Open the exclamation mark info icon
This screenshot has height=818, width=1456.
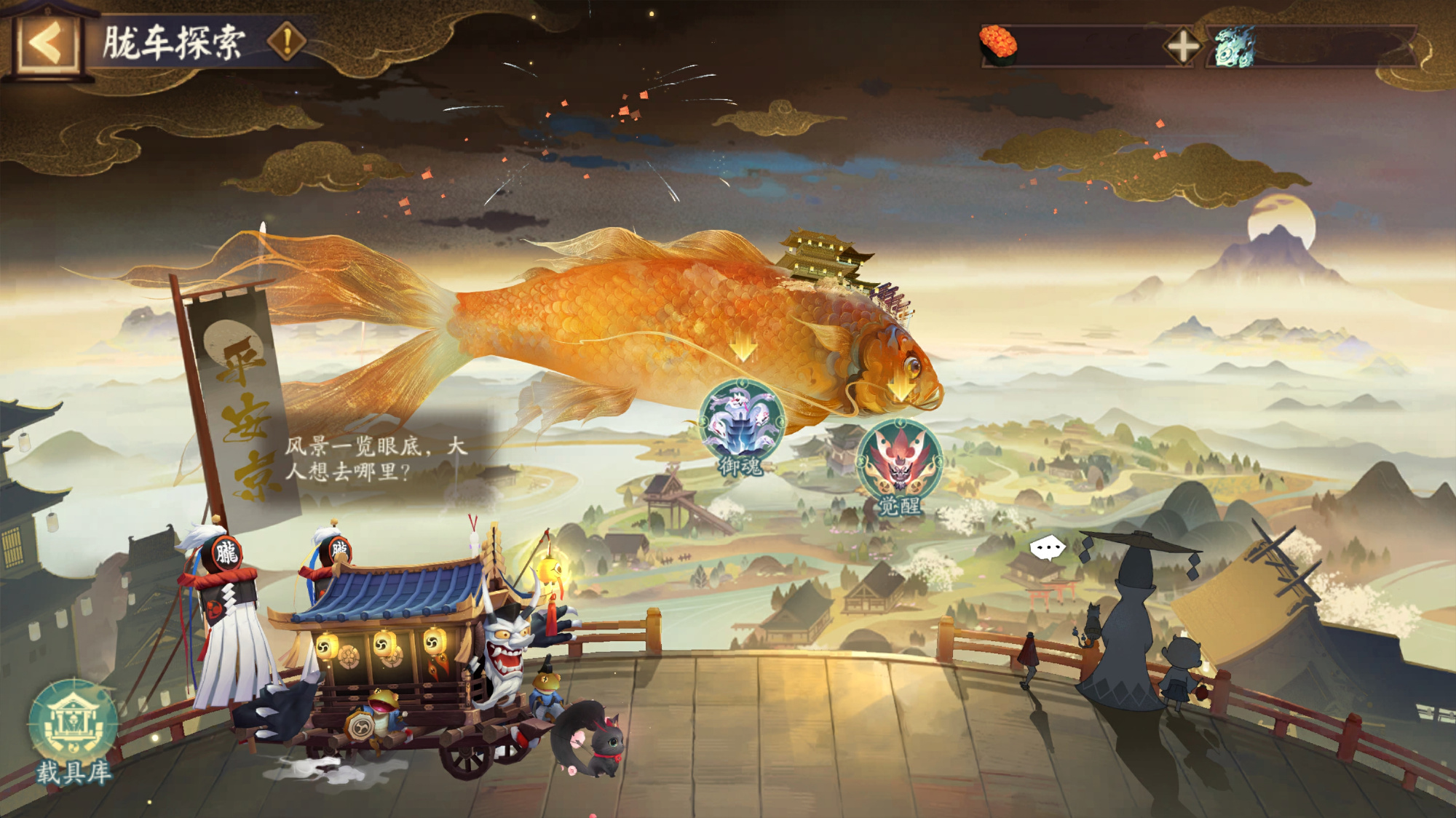pyautogui.click(x=288, y=41)
